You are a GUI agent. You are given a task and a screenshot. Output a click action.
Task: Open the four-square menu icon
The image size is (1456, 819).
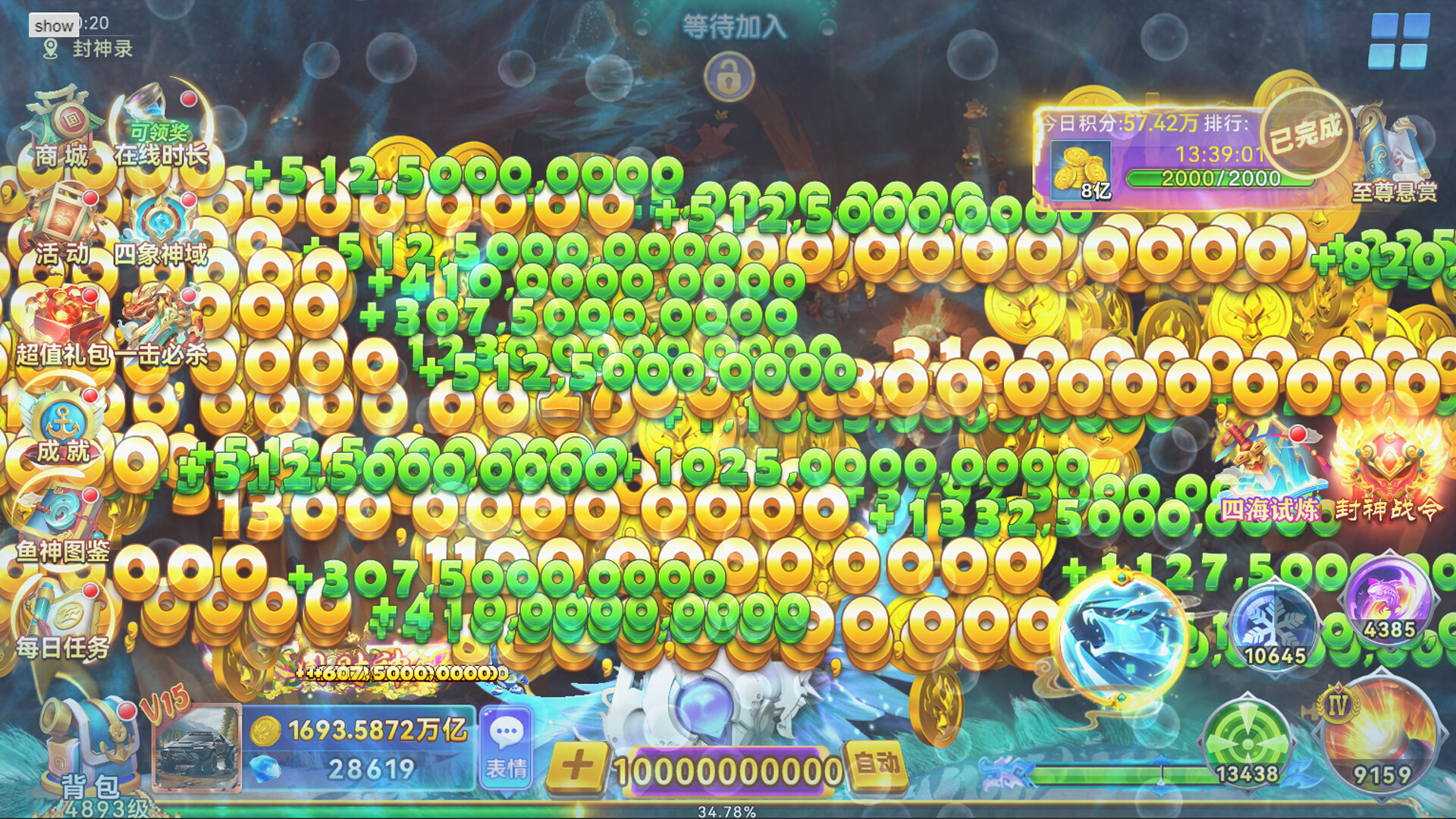[1399, 42]
